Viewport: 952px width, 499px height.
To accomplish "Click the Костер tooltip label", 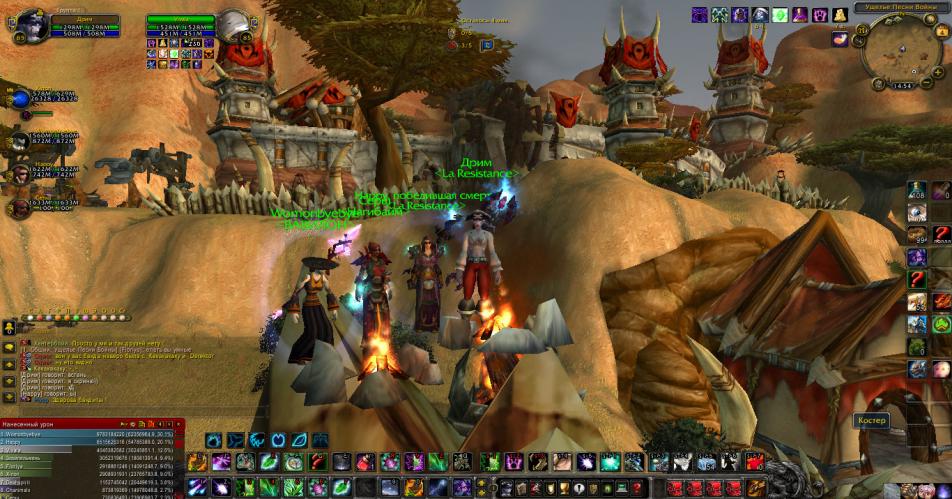I will (x=872, y=421).
